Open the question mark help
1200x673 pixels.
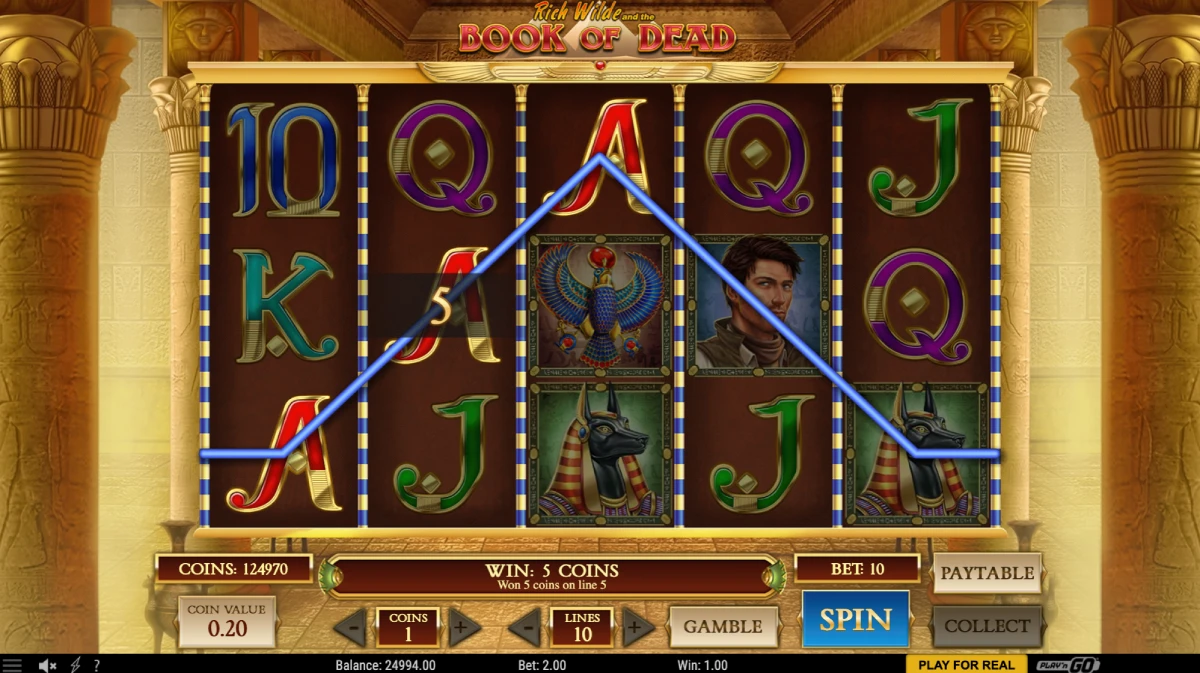(x=96, y=665)
